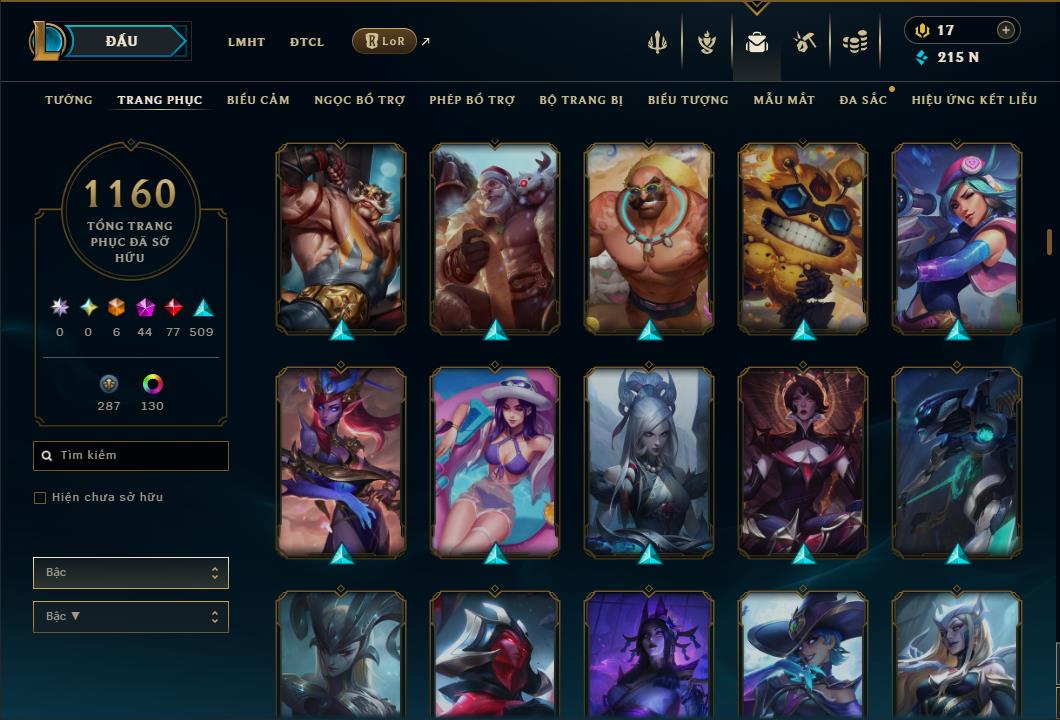
Task: Switch to the MẪU MẮT wards tab
Action: pyautogui.click(x=784, y=100)
